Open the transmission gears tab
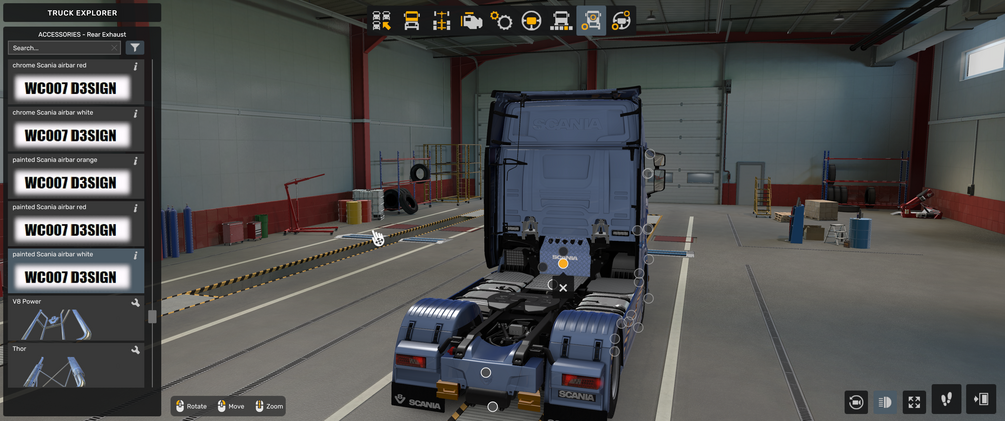This screenshot has width=1005, height=421. [x=501, y=21]
